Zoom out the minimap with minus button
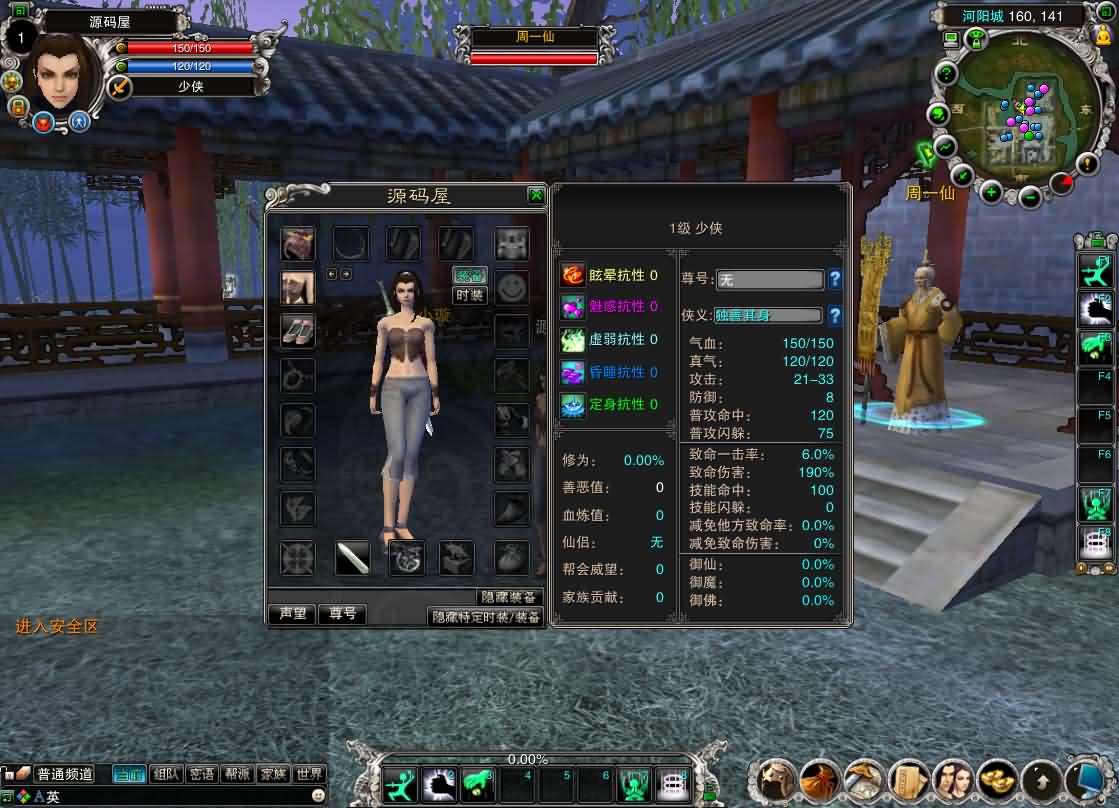Viewport: 1119px width, 808px height. click(1031, 196)
